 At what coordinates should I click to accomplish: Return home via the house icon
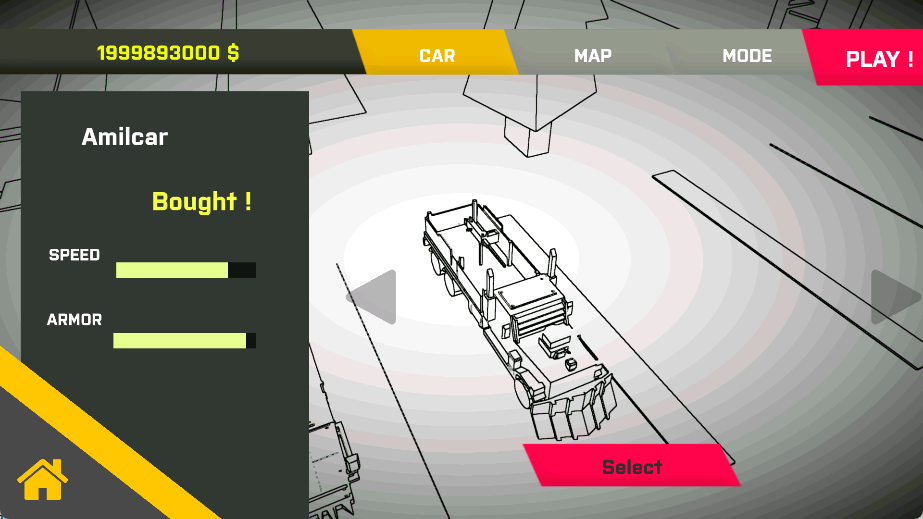coord(42,480)
